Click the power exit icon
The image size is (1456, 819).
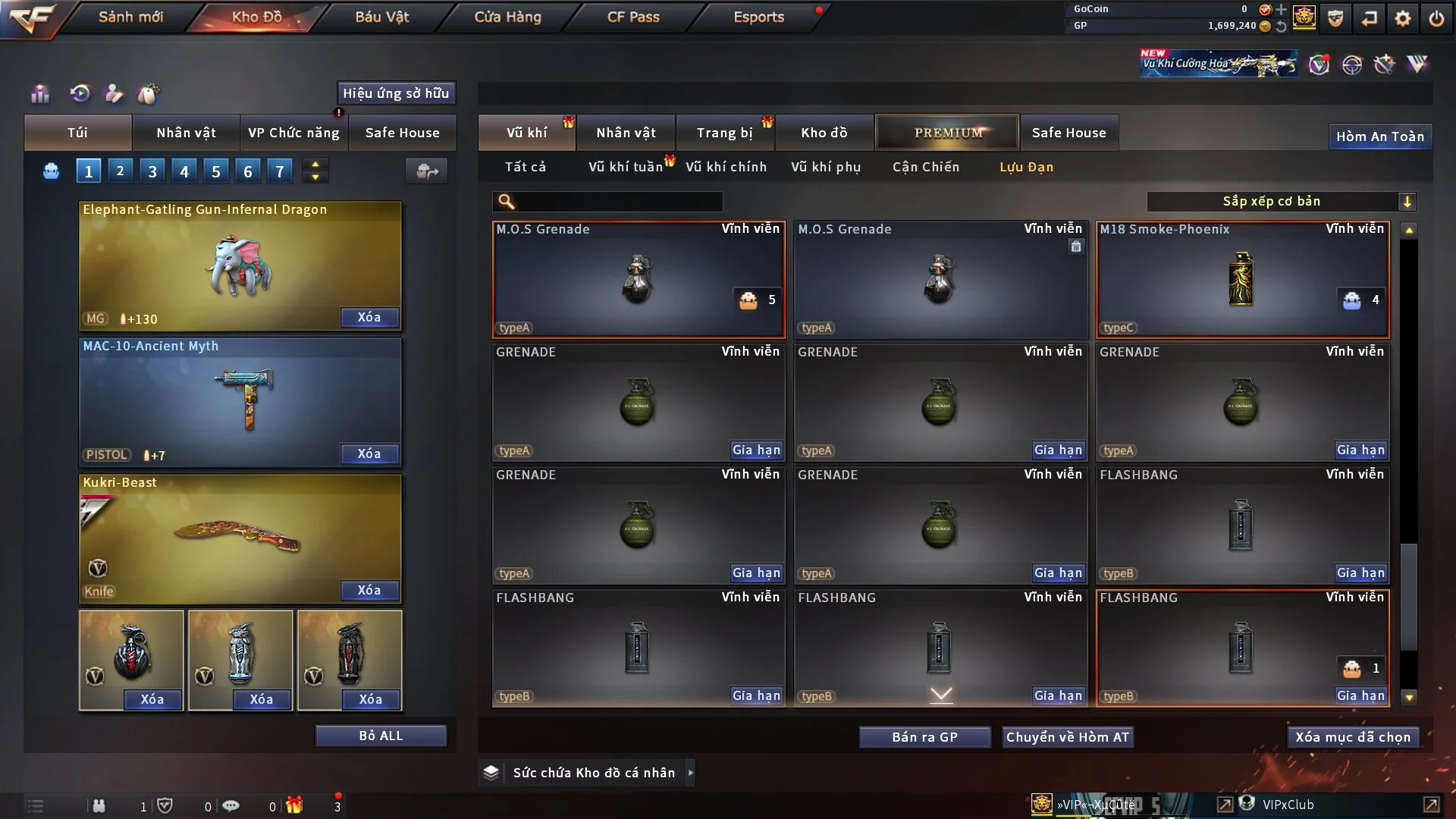tap(1436, 18)
